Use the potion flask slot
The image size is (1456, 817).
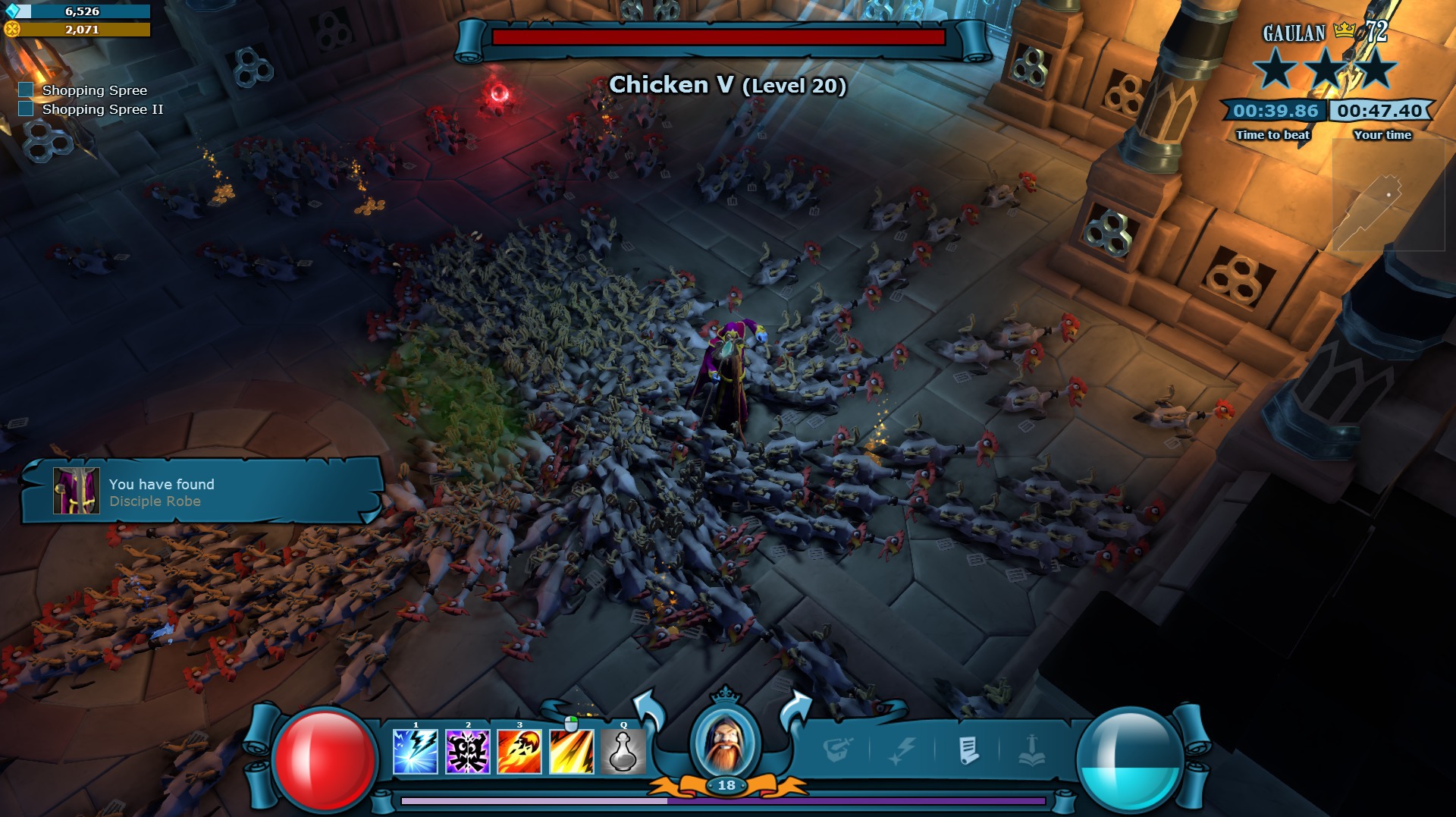click(x=623, y=752)
